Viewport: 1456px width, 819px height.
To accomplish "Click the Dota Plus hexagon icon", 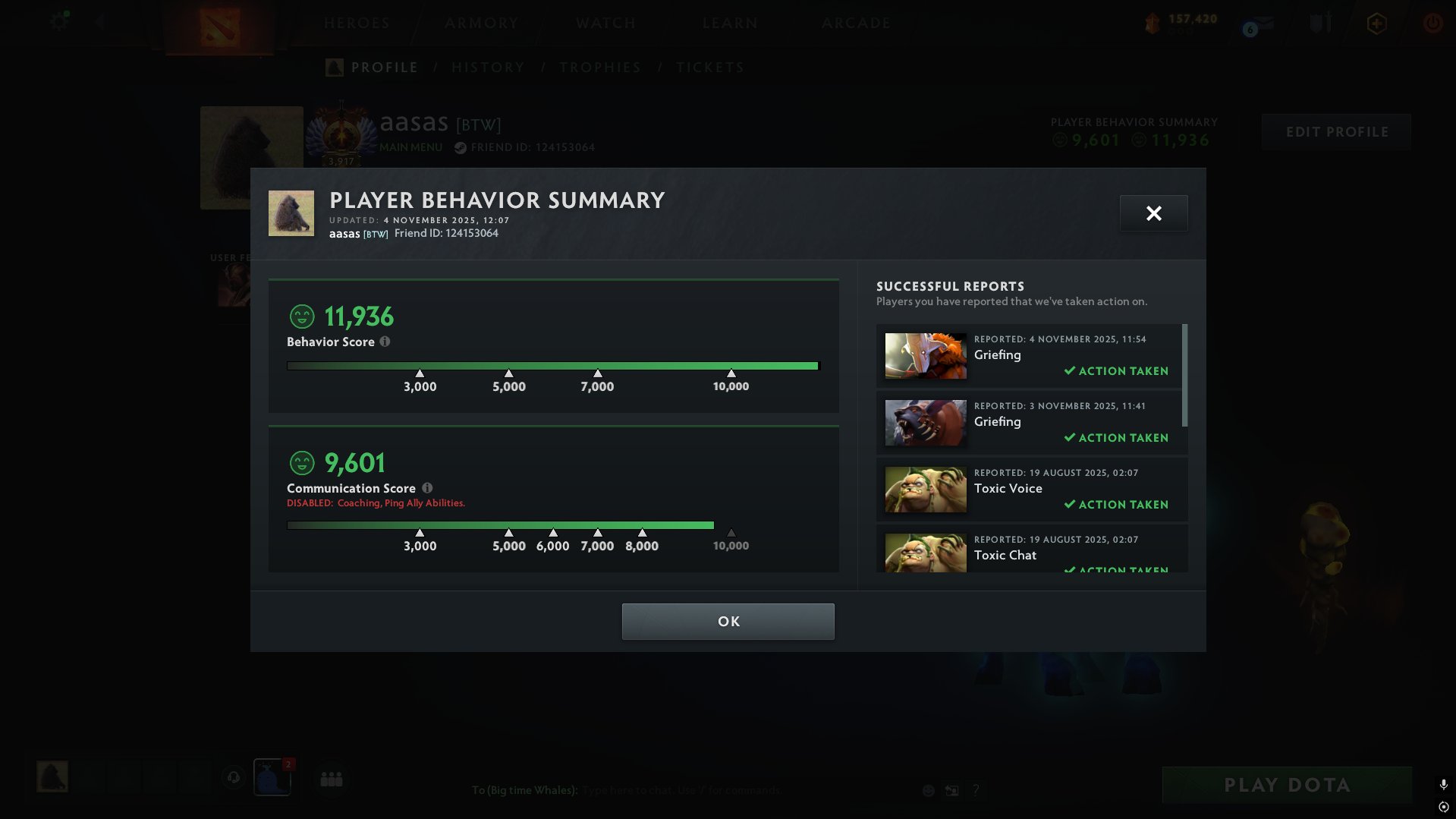I will tap(1375, 24).
